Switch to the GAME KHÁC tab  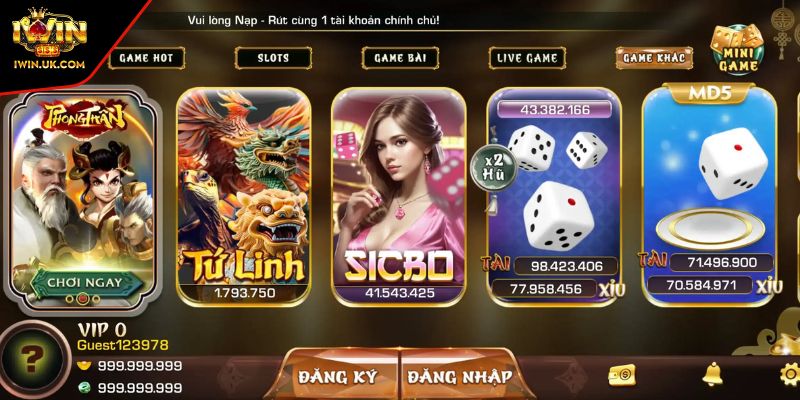point(654,58)
